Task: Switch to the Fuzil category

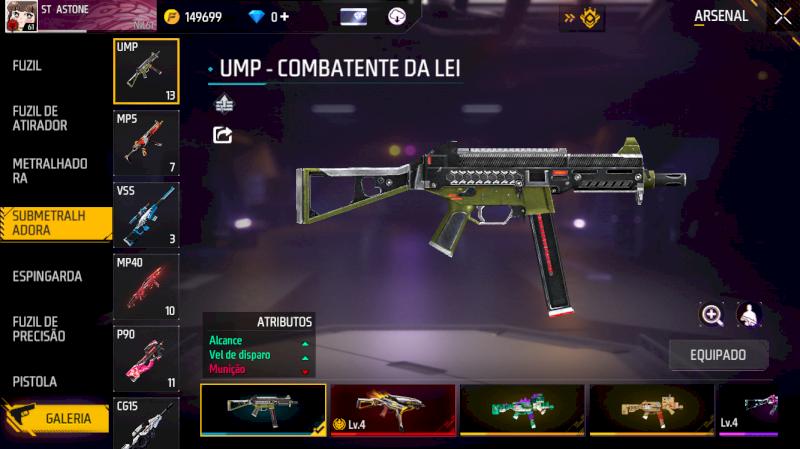Action: (x=27, y=66)
